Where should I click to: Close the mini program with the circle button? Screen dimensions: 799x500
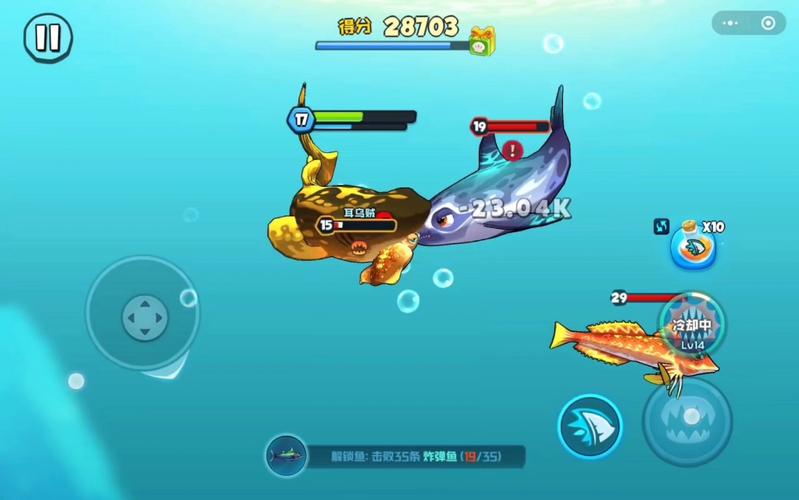point(768,23)
